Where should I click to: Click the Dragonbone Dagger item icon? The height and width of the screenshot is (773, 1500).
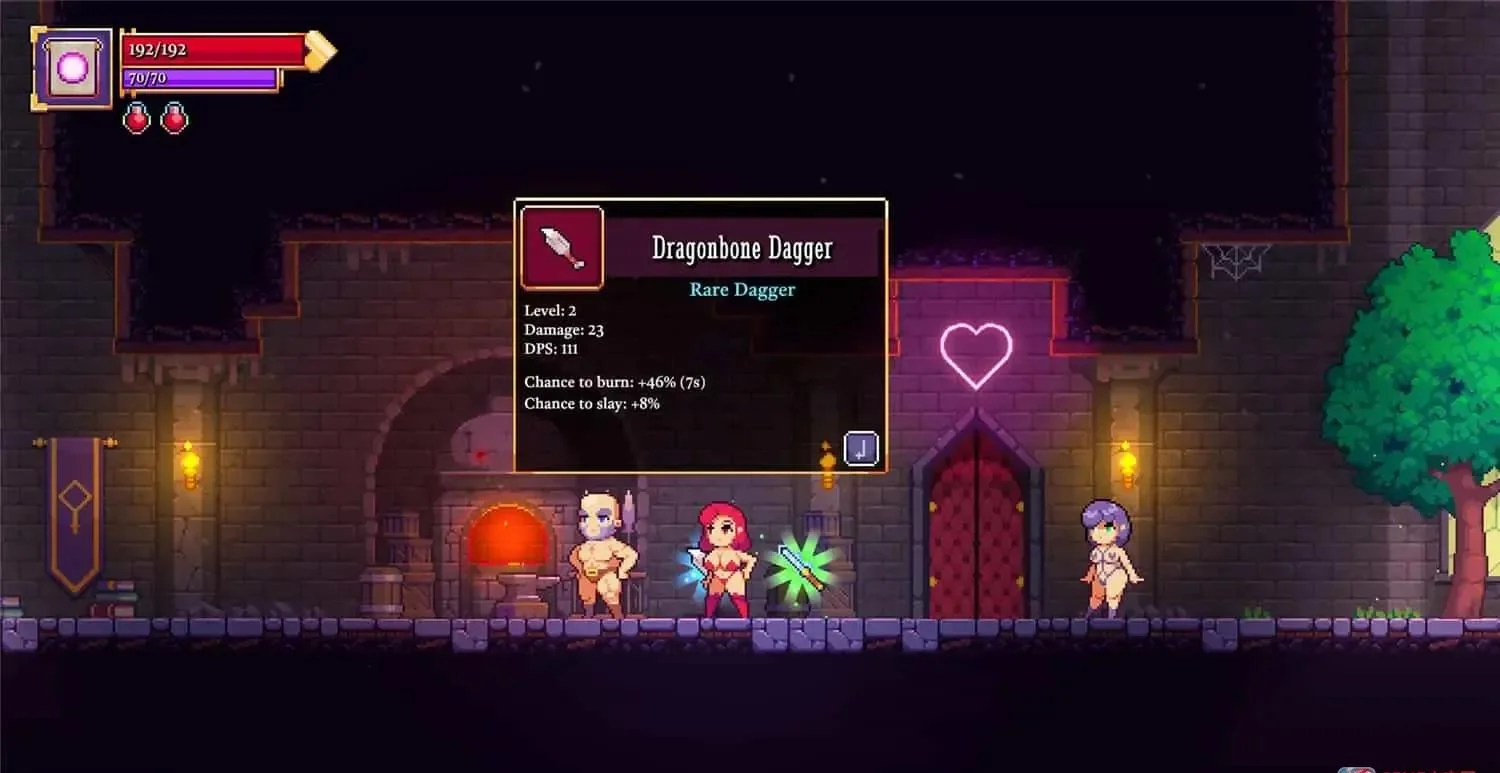point(562,248)
